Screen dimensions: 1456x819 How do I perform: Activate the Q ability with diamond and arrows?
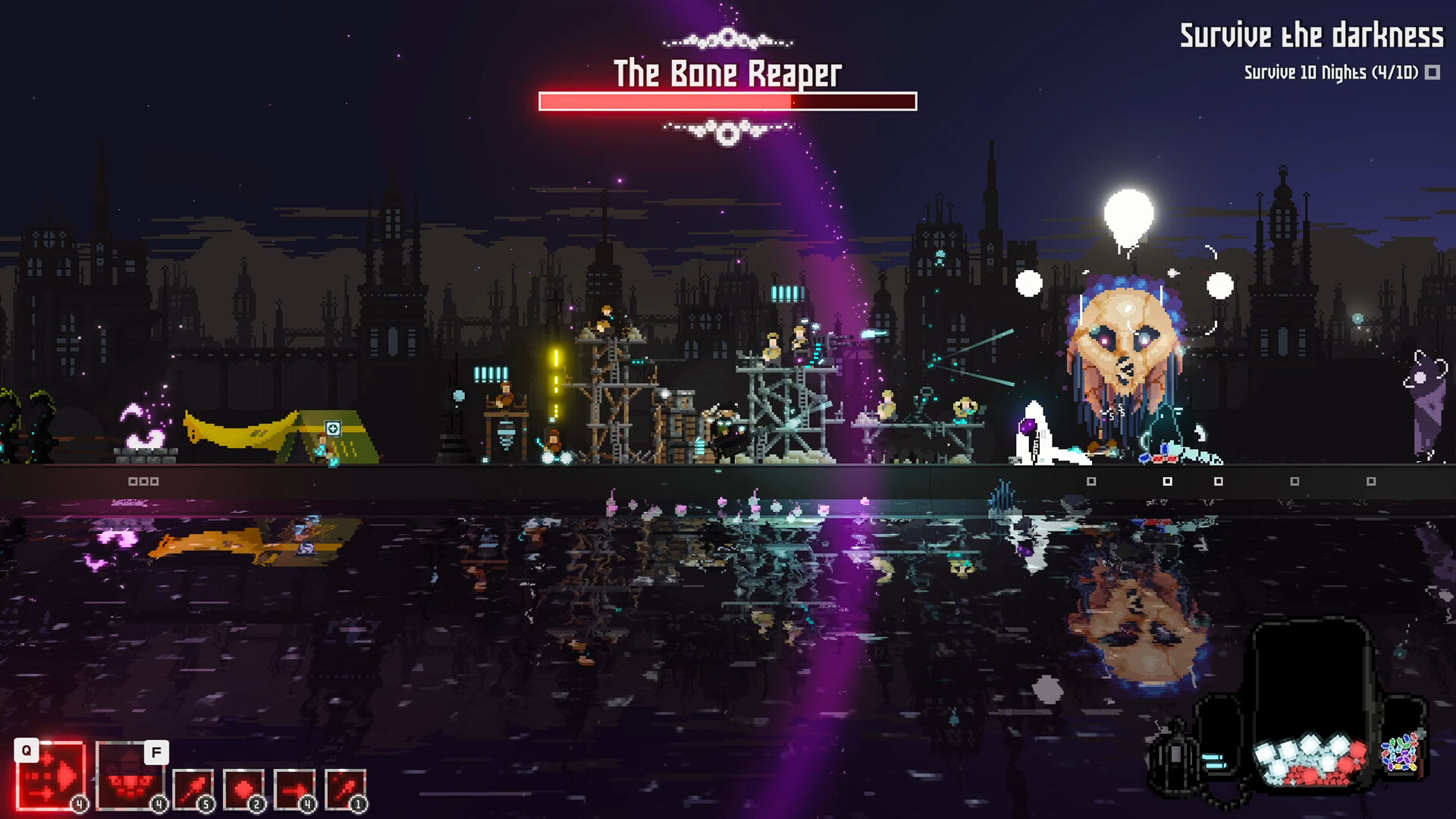(x=50, y=775)
